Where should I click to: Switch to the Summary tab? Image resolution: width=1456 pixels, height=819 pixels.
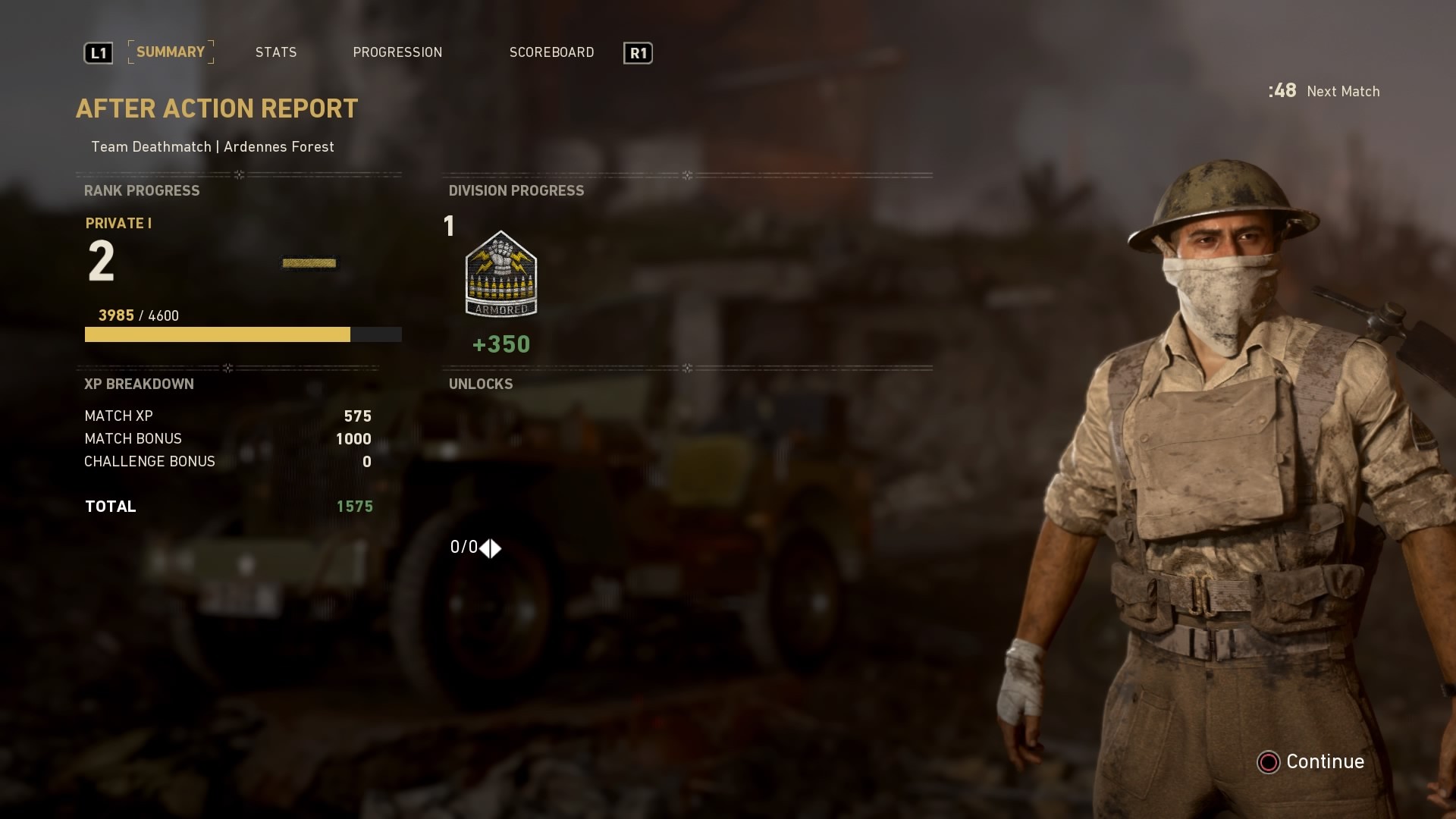tap(171, 52)
